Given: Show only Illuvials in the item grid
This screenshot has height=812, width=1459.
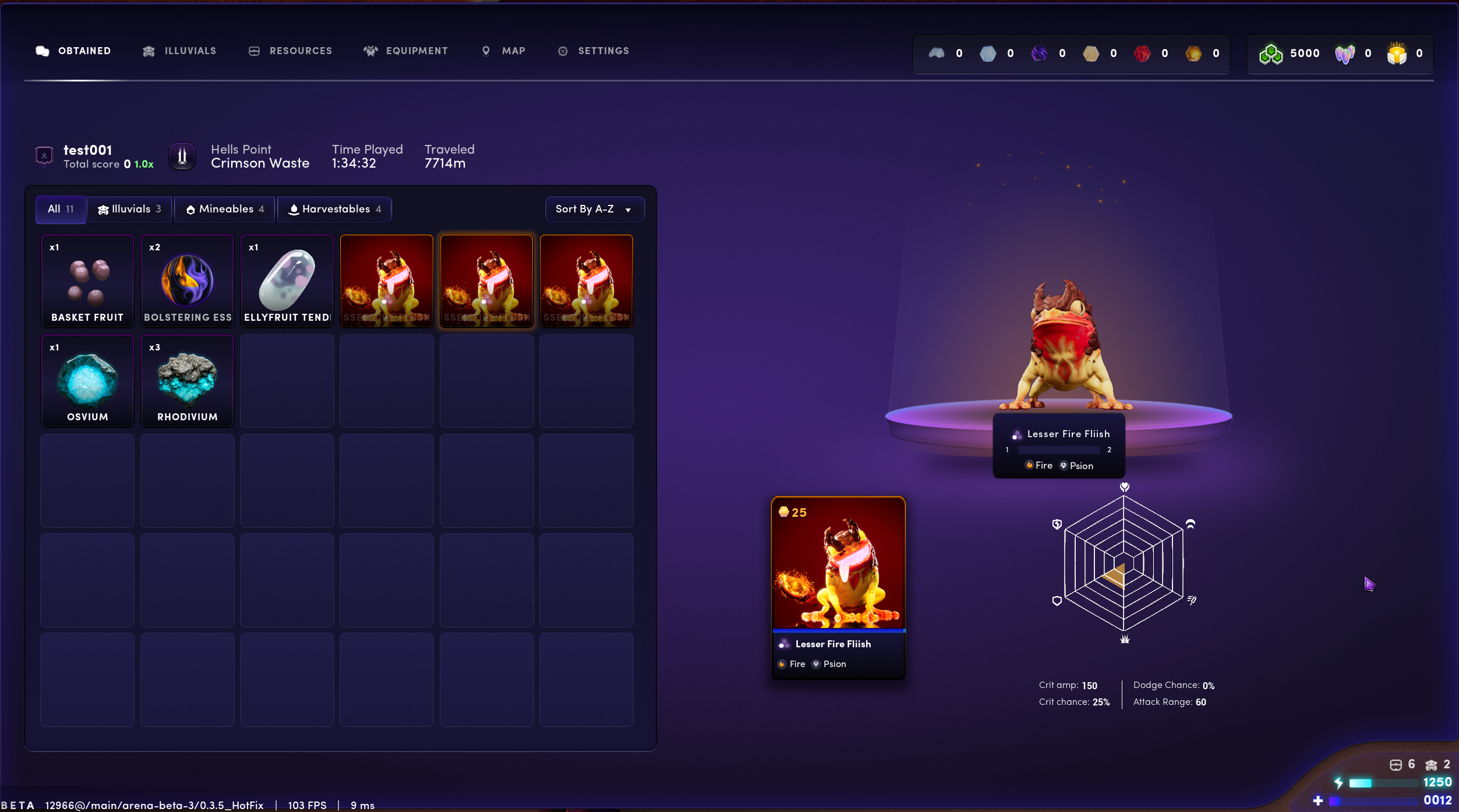Looking at the screenshot, I should coord(129,210).
